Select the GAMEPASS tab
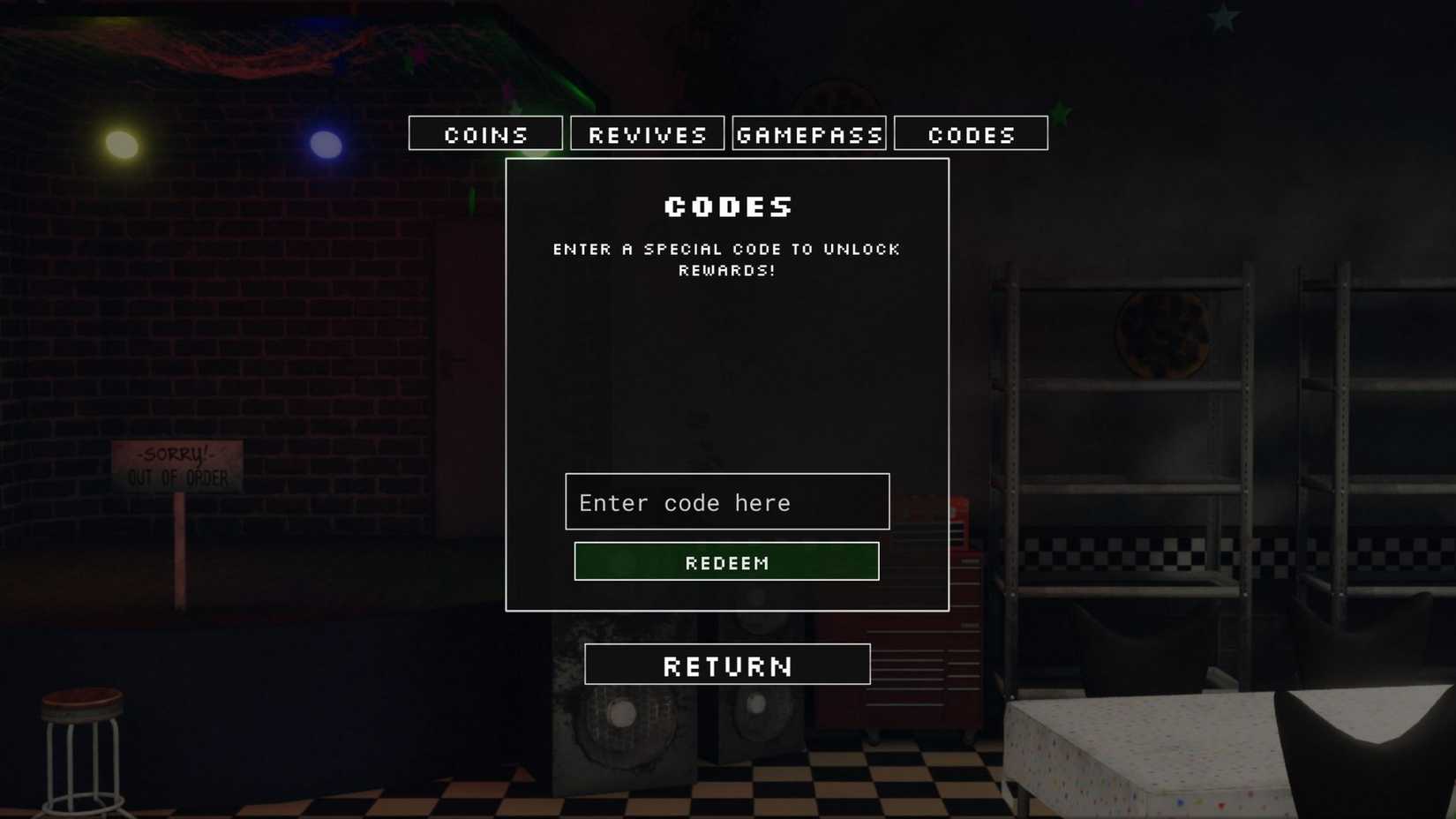This screenshot has height=819, width=1456. click(809, 133)
